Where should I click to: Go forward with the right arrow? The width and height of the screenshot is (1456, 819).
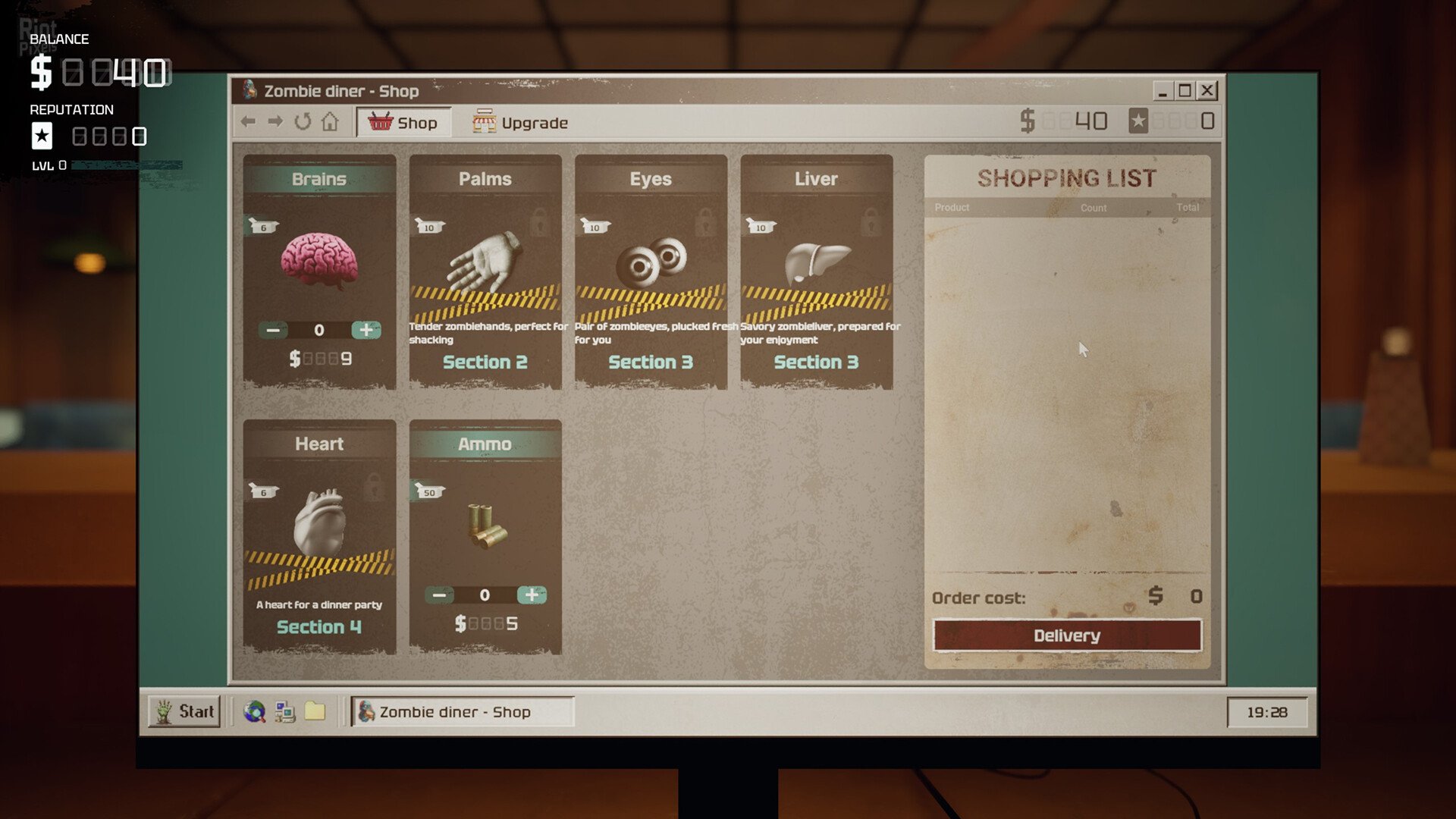275,121
